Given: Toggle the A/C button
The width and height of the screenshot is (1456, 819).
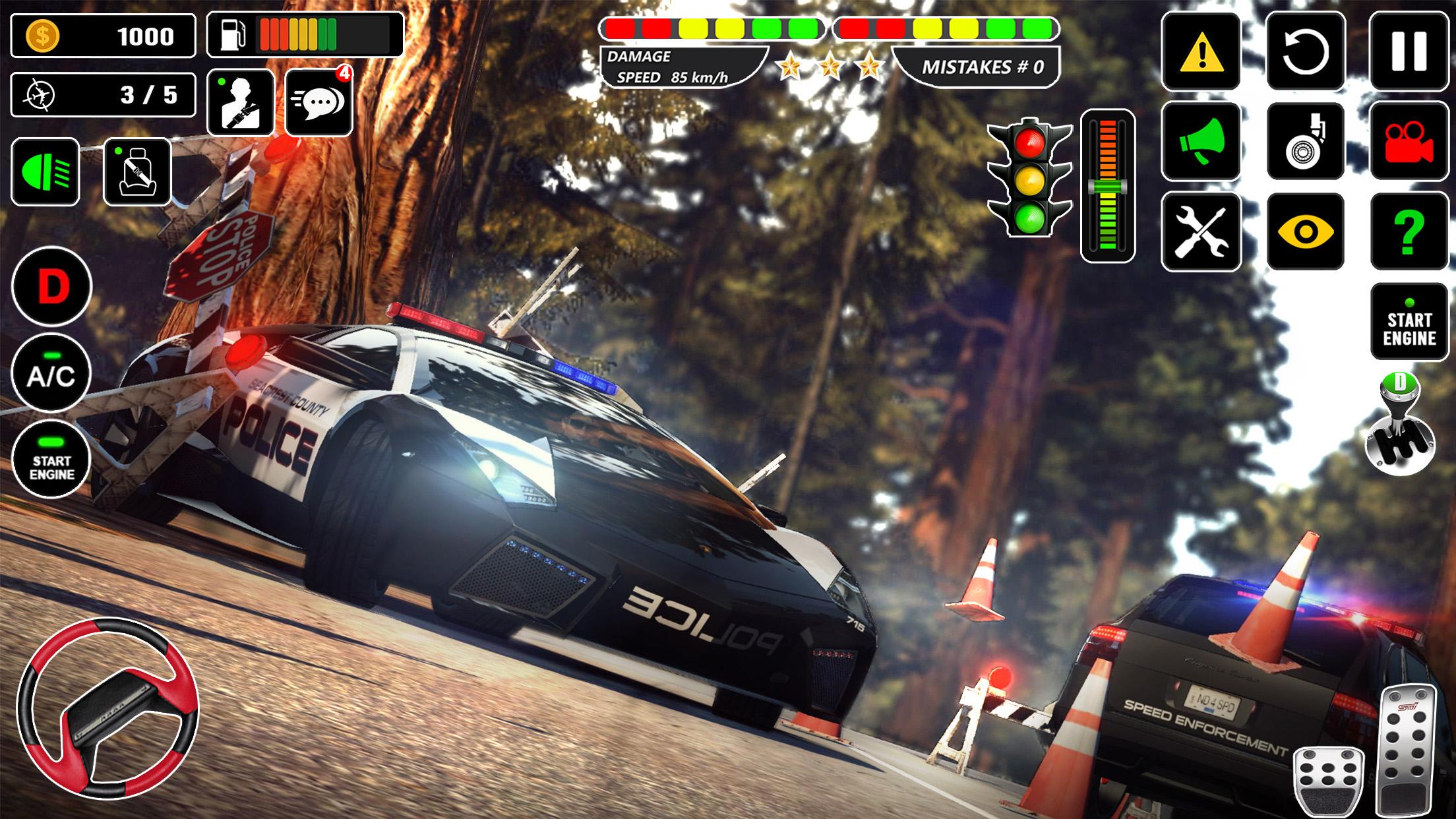Looking at the screenshot, I should [x=51, y=373].
